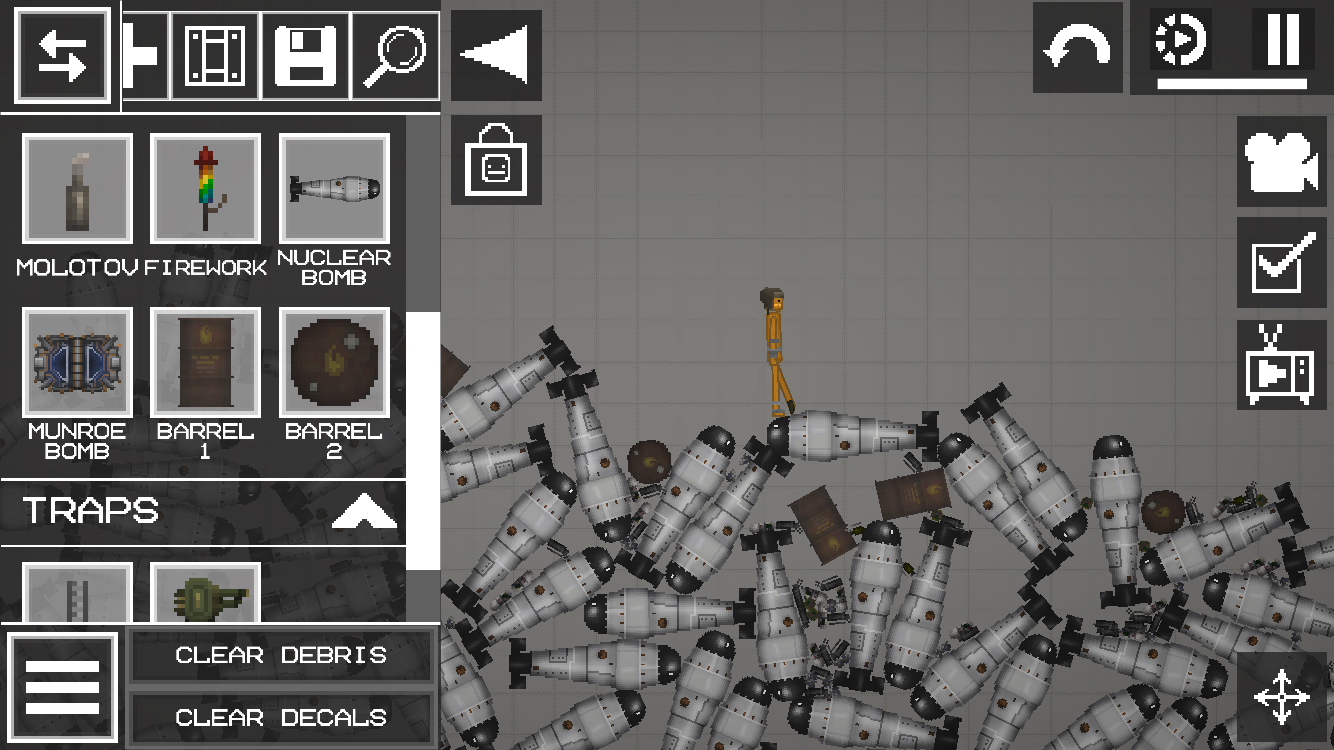Select the Munroe Bomb item

point(77,362)
